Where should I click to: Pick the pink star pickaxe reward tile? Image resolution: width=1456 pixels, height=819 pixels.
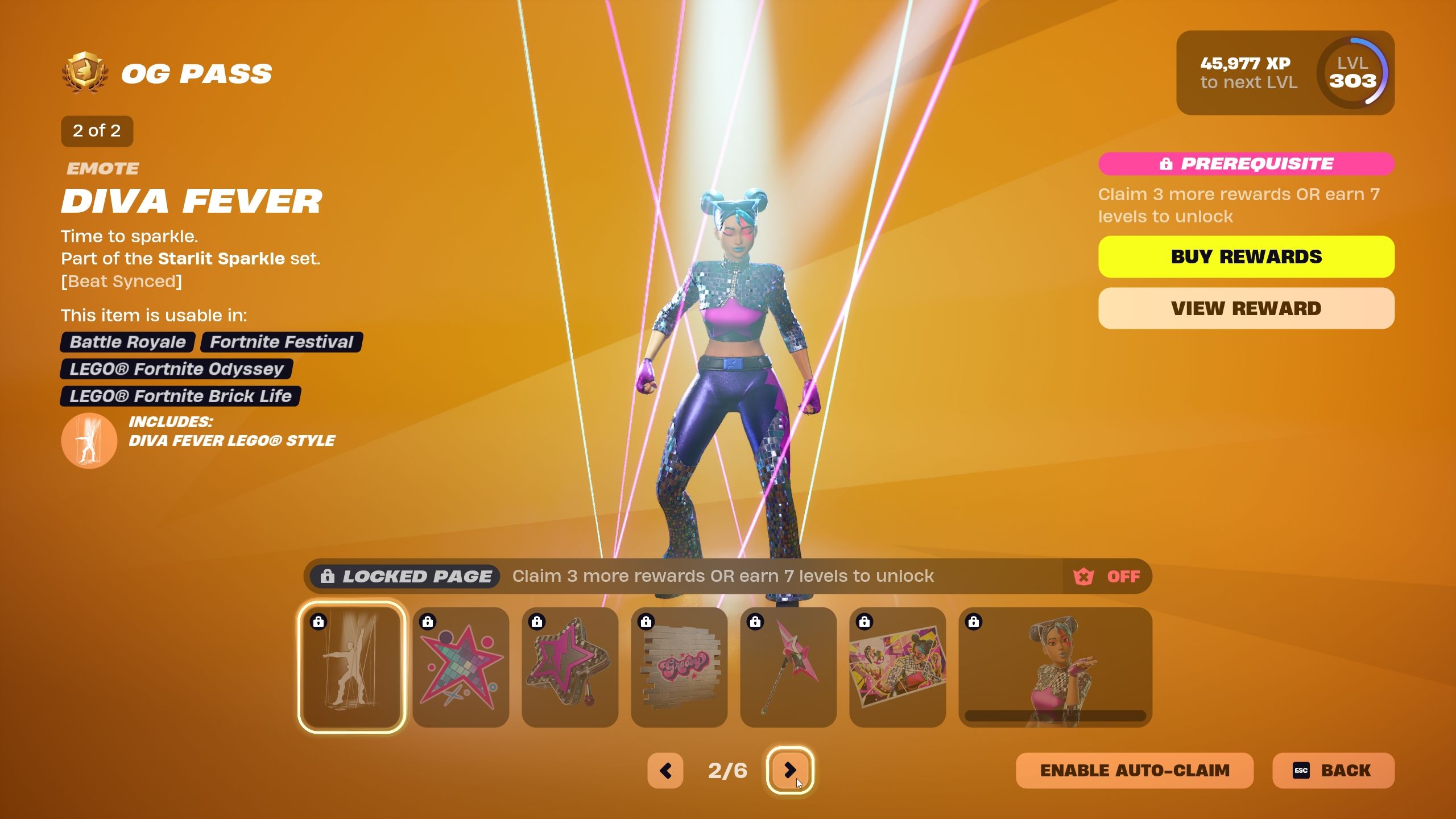click(788, 667)
